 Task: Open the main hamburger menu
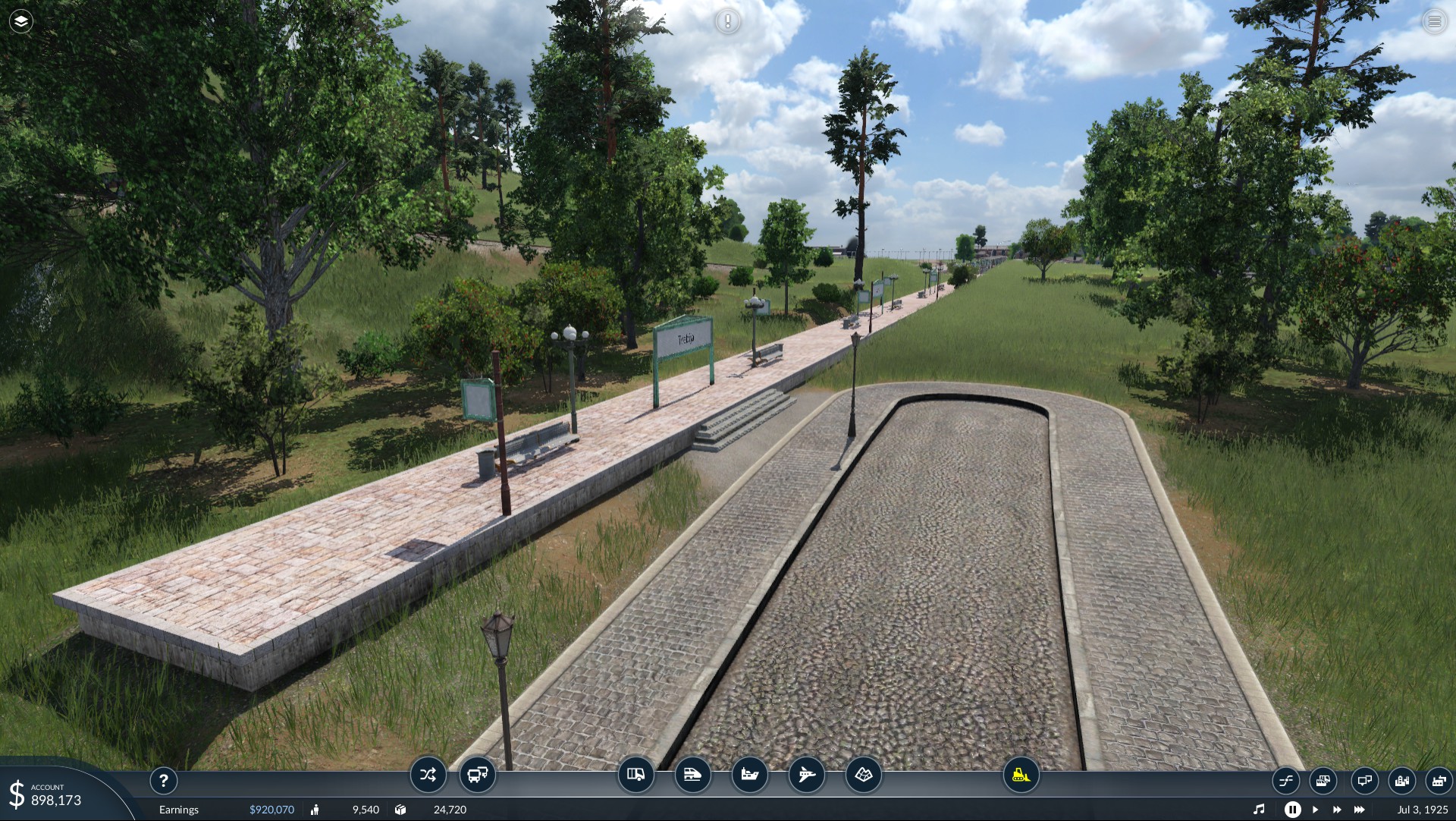1434,21
